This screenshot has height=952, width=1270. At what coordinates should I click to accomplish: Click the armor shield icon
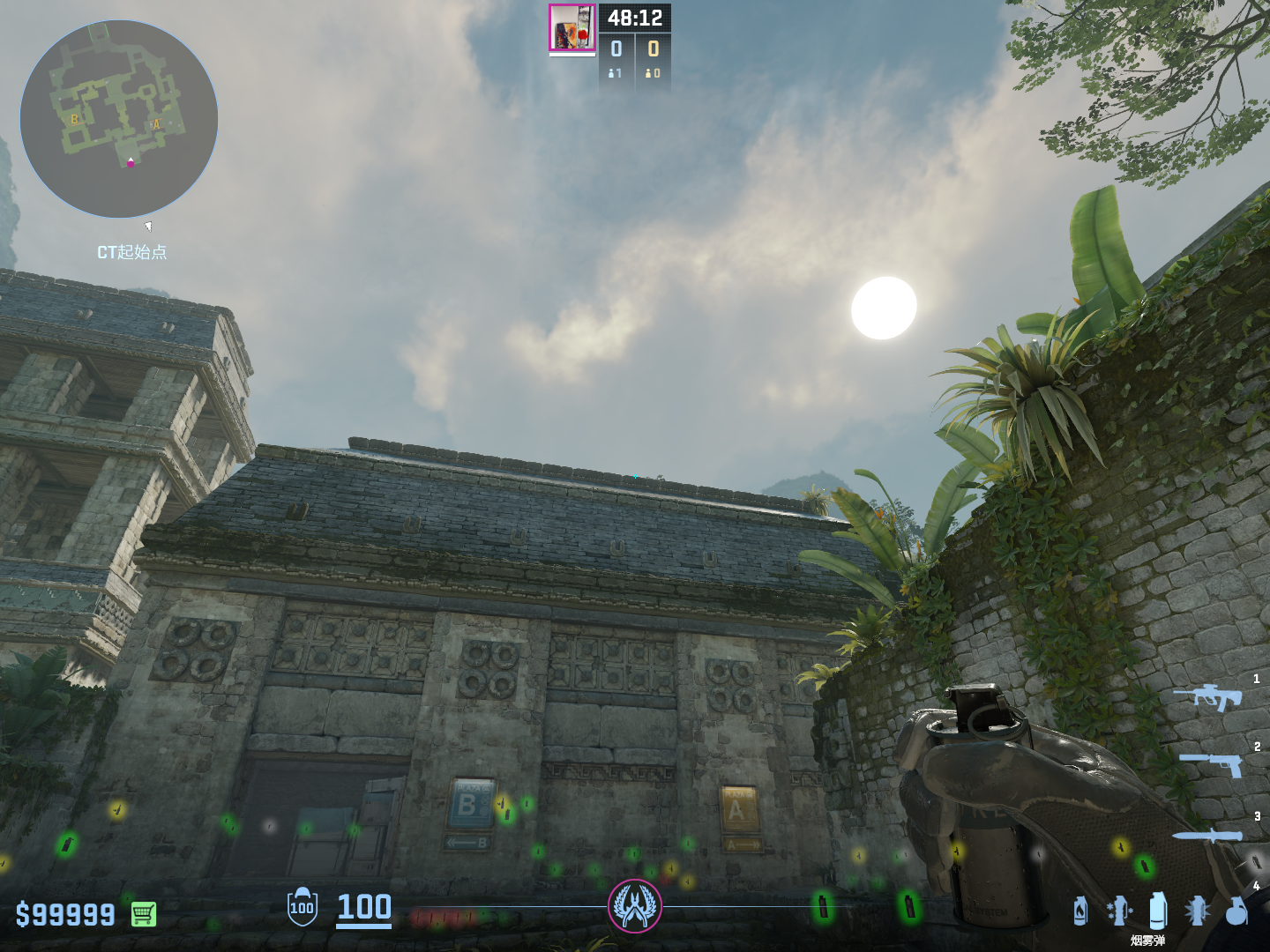tap(302, 907)
